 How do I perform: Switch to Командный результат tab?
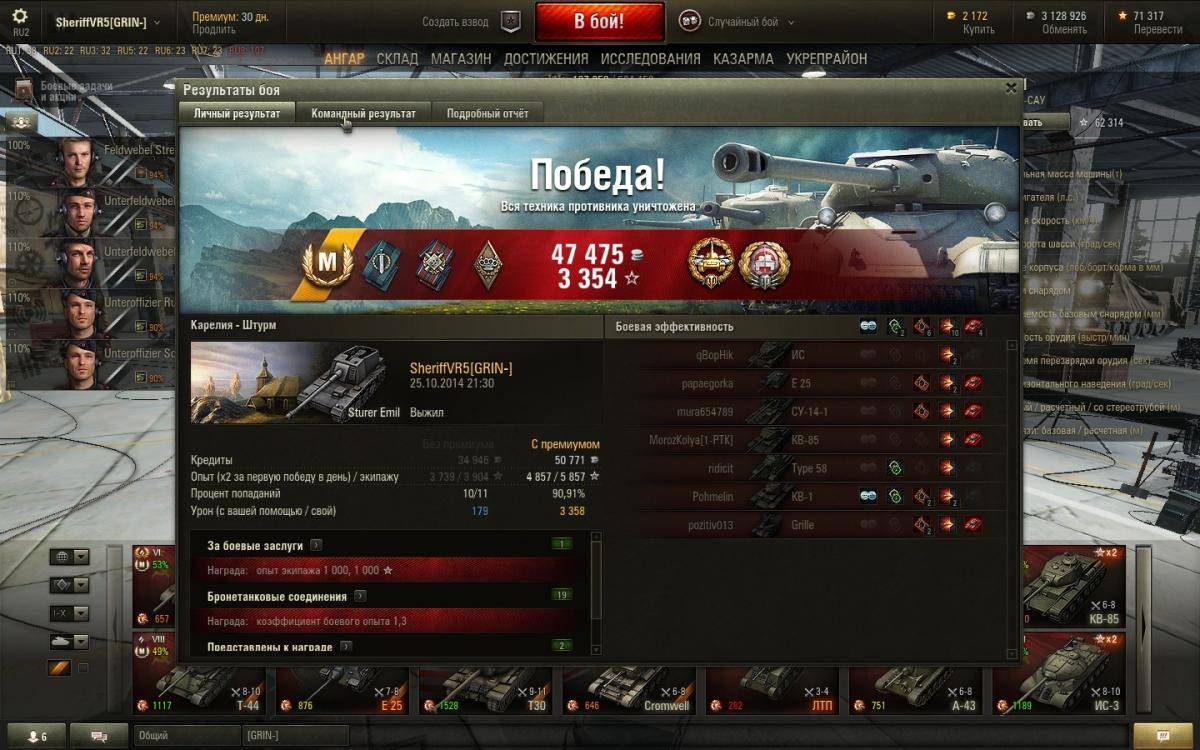(x=363, y=113)
